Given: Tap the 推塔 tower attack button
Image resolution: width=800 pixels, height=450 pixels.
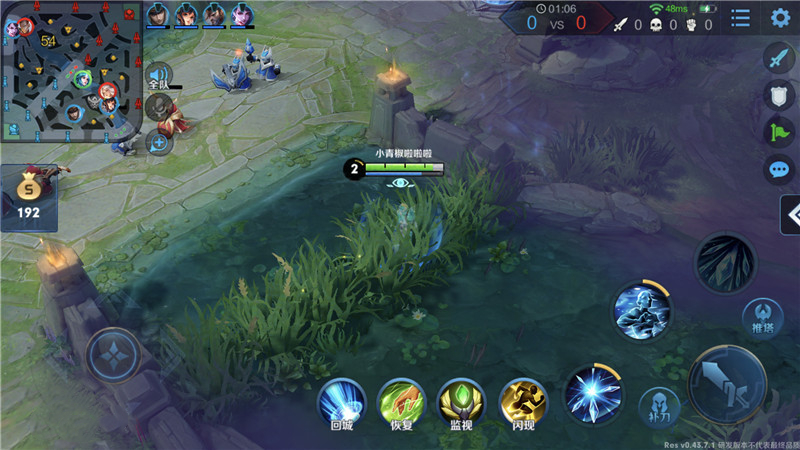Looking at the screenshot, I should click(x=762, y=318).
